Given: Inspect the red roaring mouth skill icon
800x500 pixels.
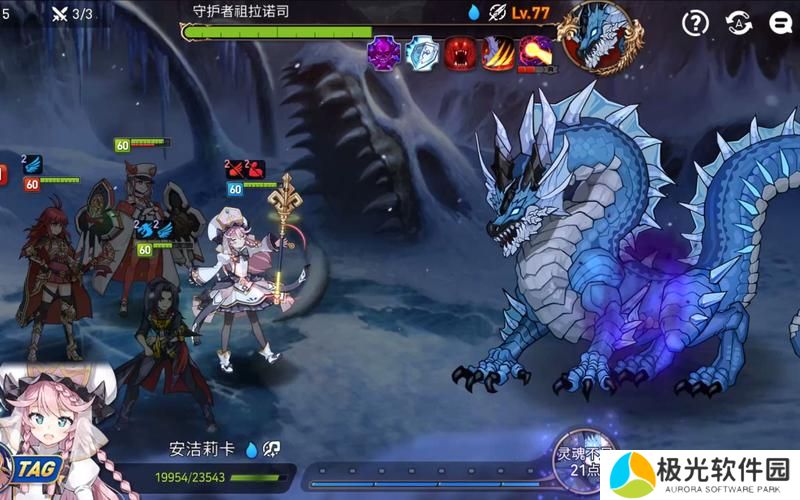Looking at the screenshot, I should [x=460, y=53].
